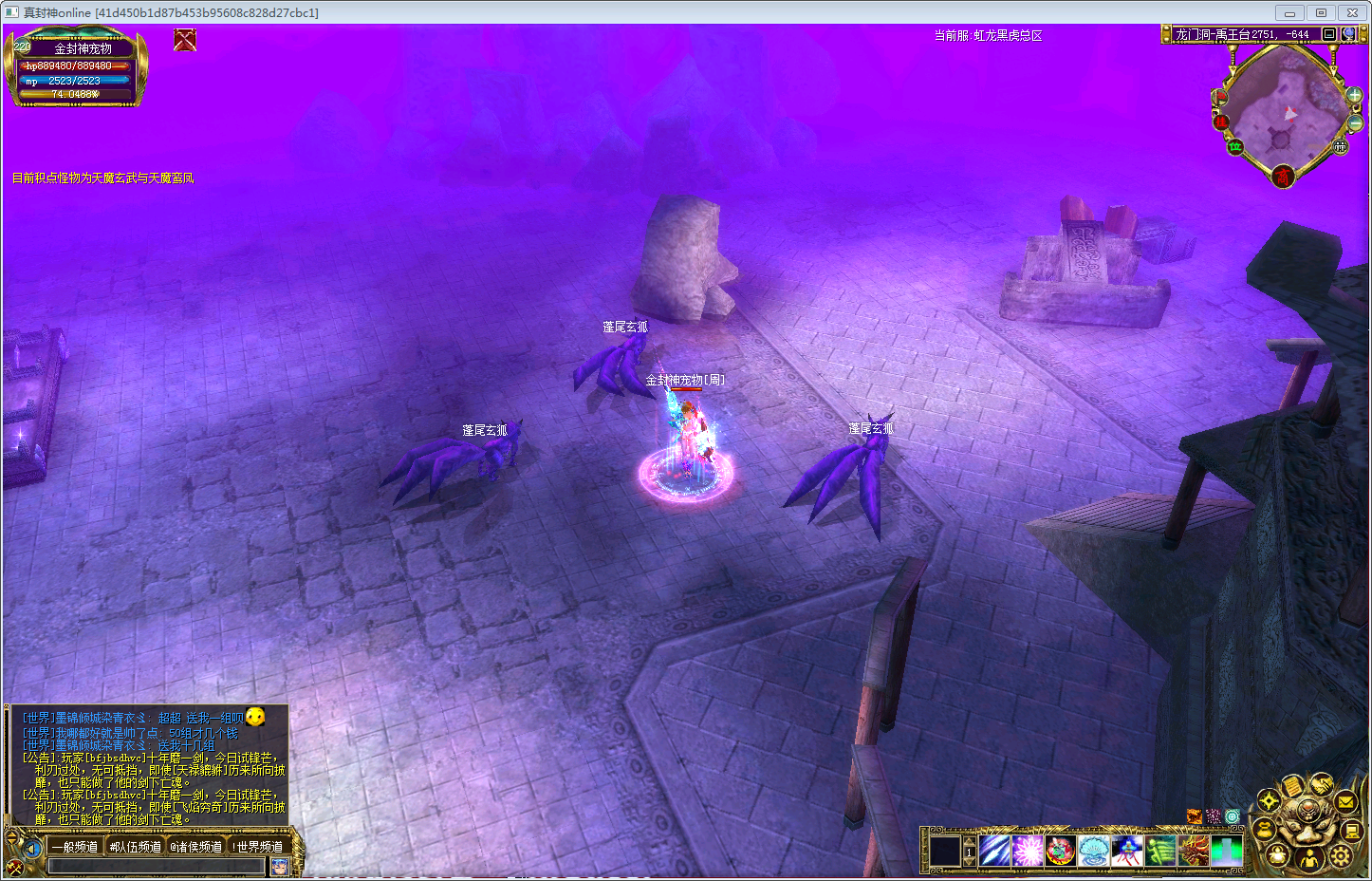Image resolution: width=1372 pixels, height=881 pixels.
Task: Activate the clam shell water skill
Action: pos(1093,851)
